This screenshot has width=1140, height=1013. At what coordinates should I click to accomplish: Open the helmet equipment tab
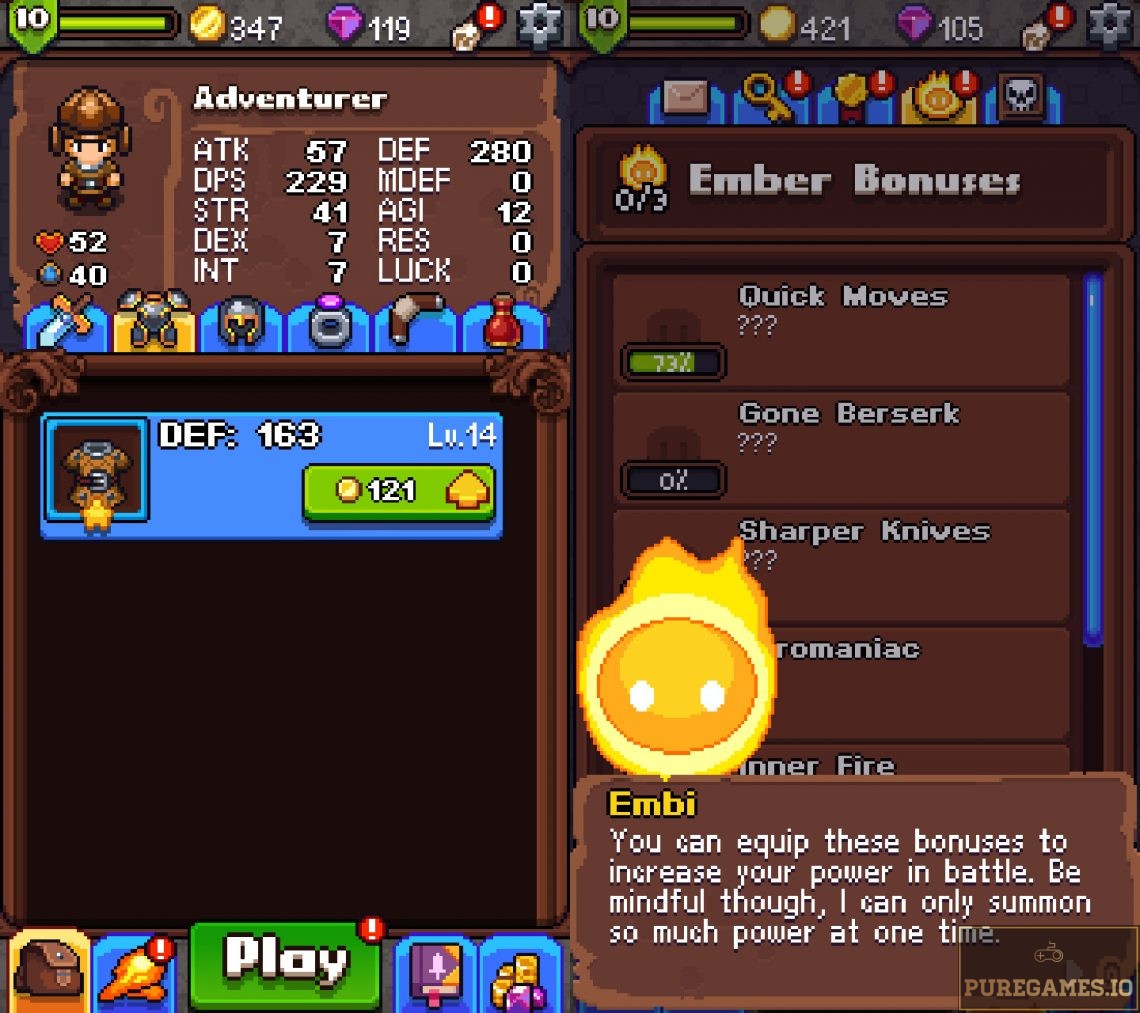(x=241, y=323)
